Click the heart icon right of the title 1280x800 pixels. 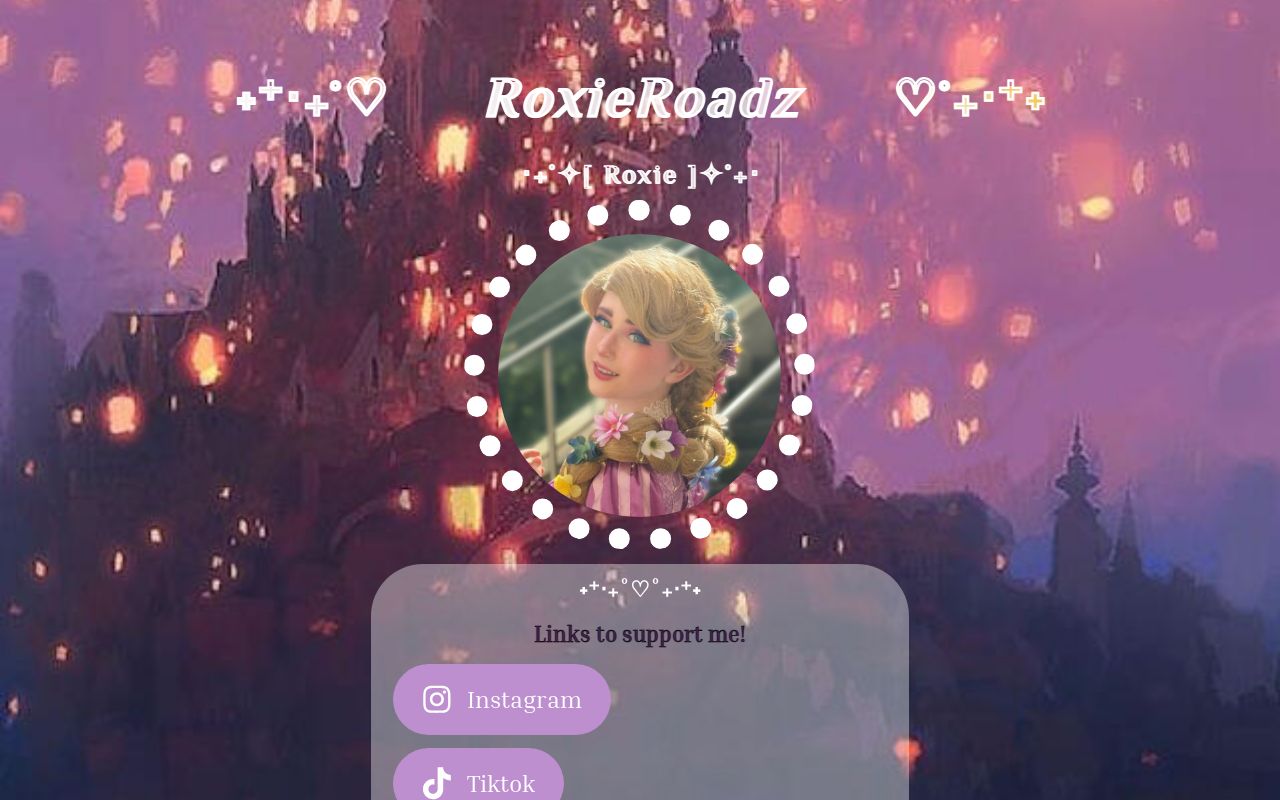coord(913,96)
